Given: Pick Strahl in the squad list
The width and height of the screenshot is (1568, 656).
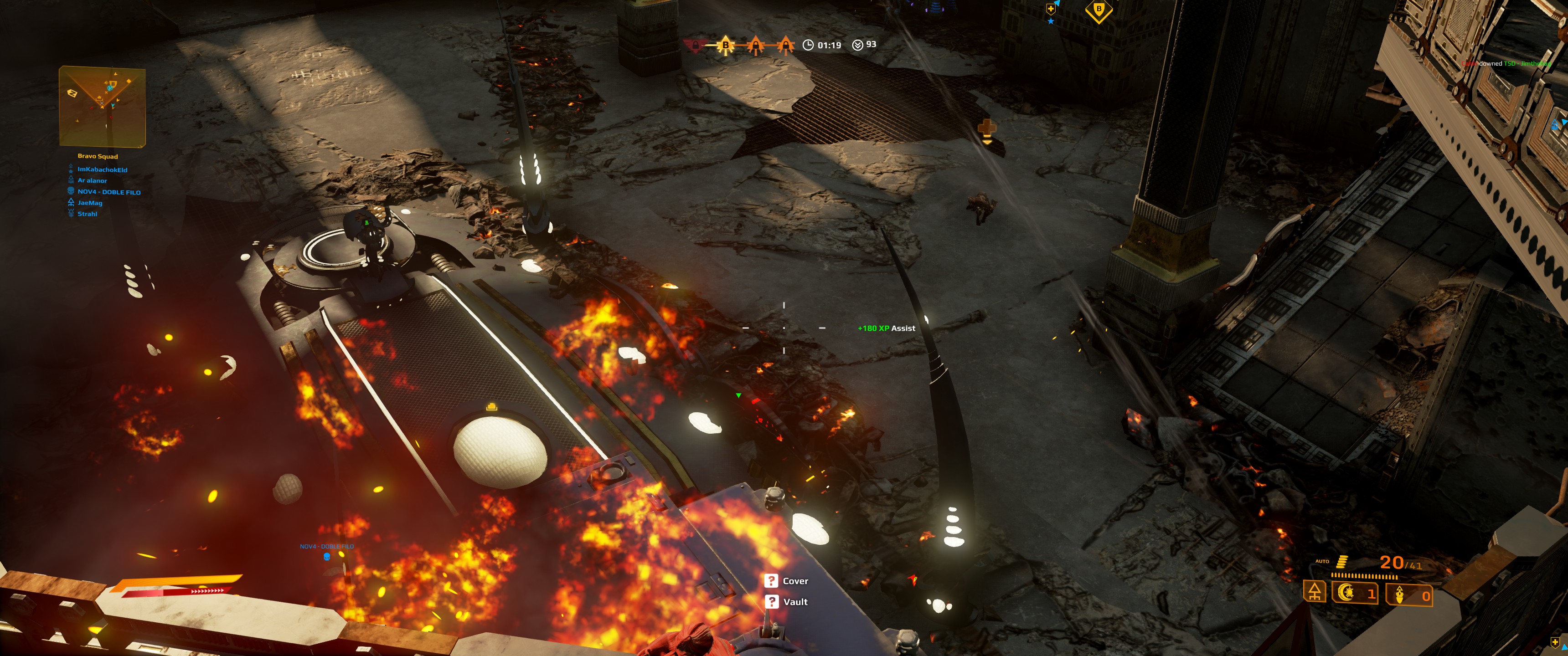Looking at the screenshot, I should pos(87,214).
